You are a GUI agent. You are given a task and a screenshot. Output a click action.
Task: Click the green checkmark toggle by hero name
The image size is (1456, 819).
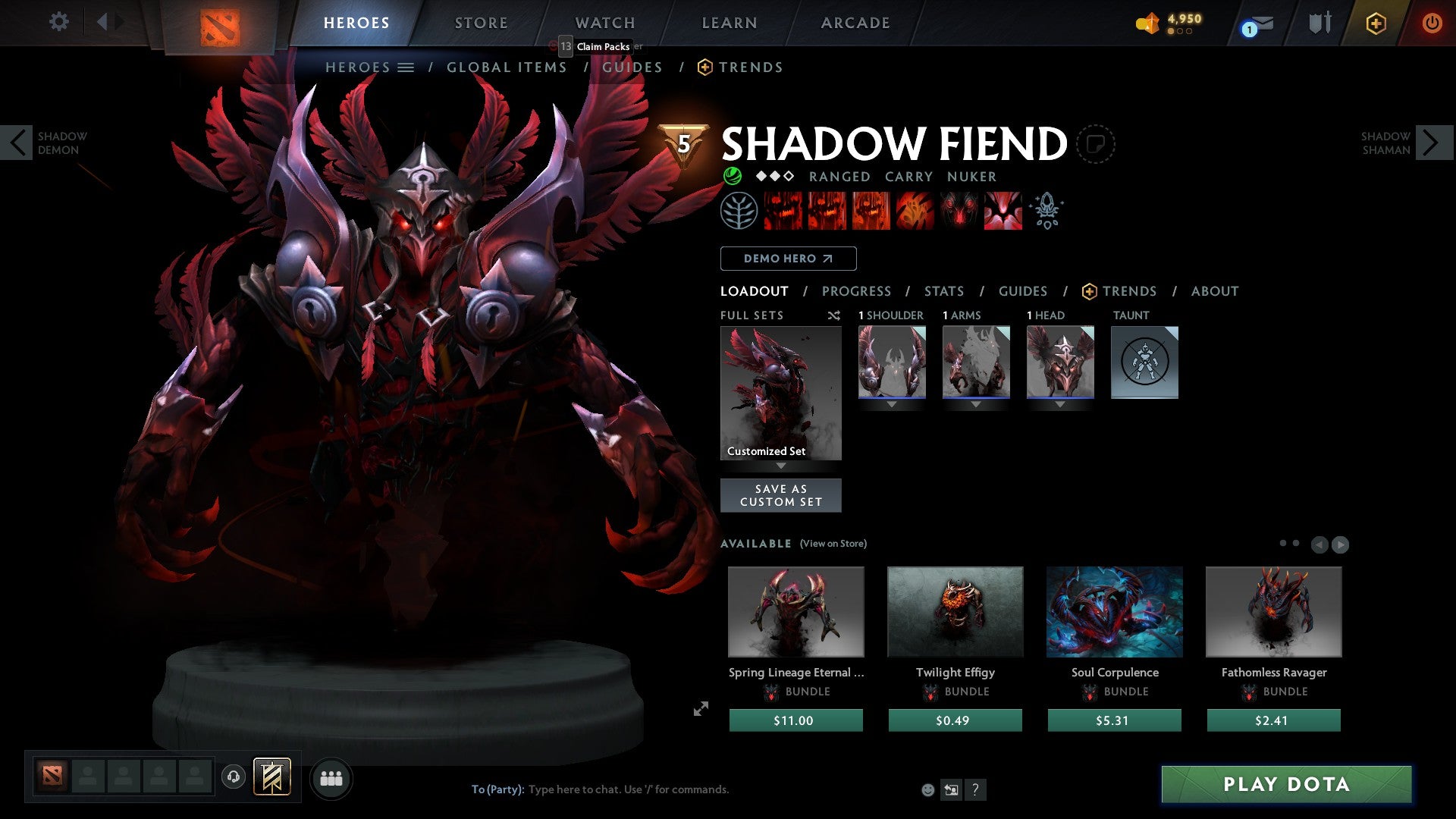732,177
